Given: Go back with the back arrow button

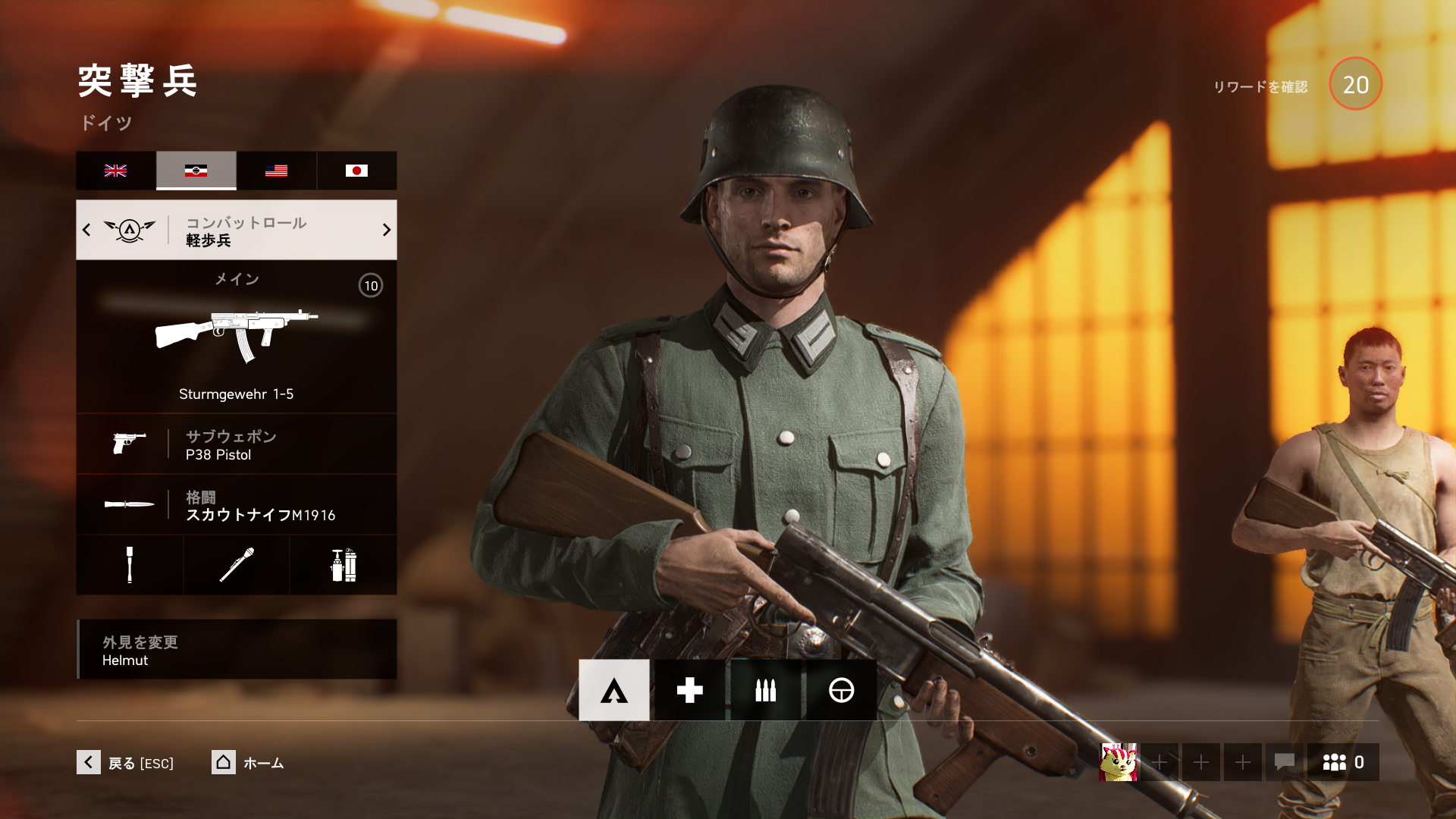Looking at the screenshot, I should (89, 762).
